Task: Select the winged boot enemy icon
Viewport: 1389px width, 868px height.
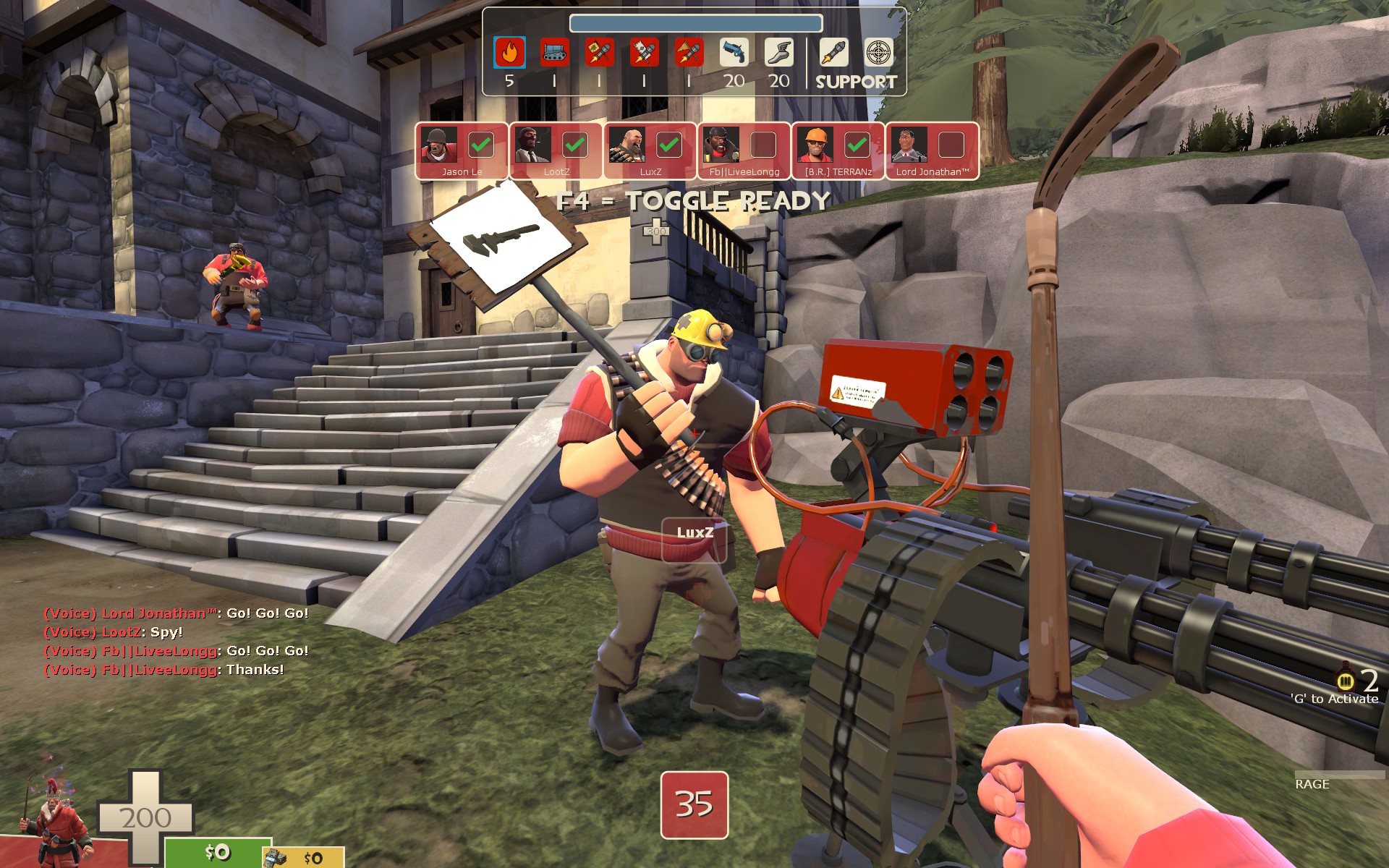Action: pyautogui.click(x=778, y=53)
